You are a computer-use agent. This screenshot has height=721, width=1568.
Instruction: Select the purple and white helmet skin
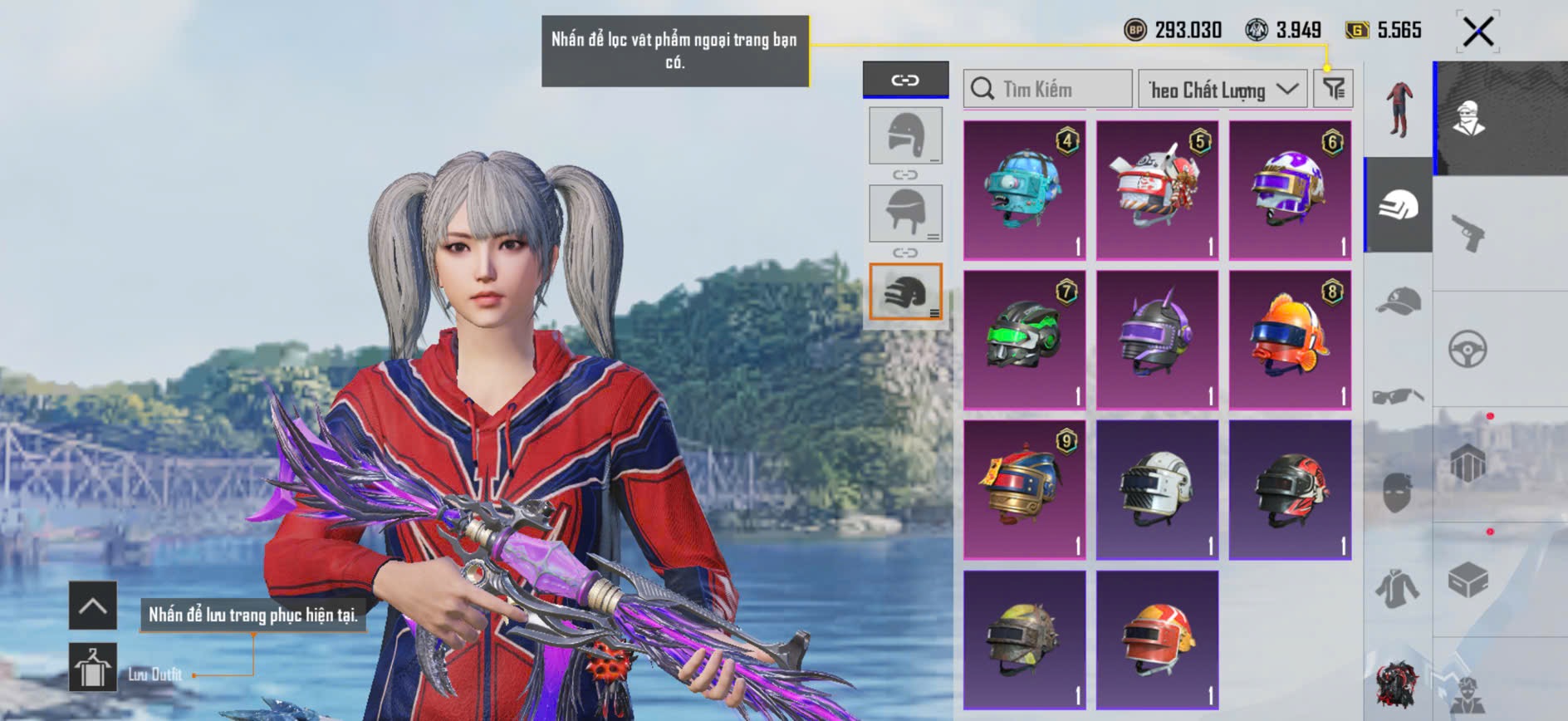[1290, 190]
